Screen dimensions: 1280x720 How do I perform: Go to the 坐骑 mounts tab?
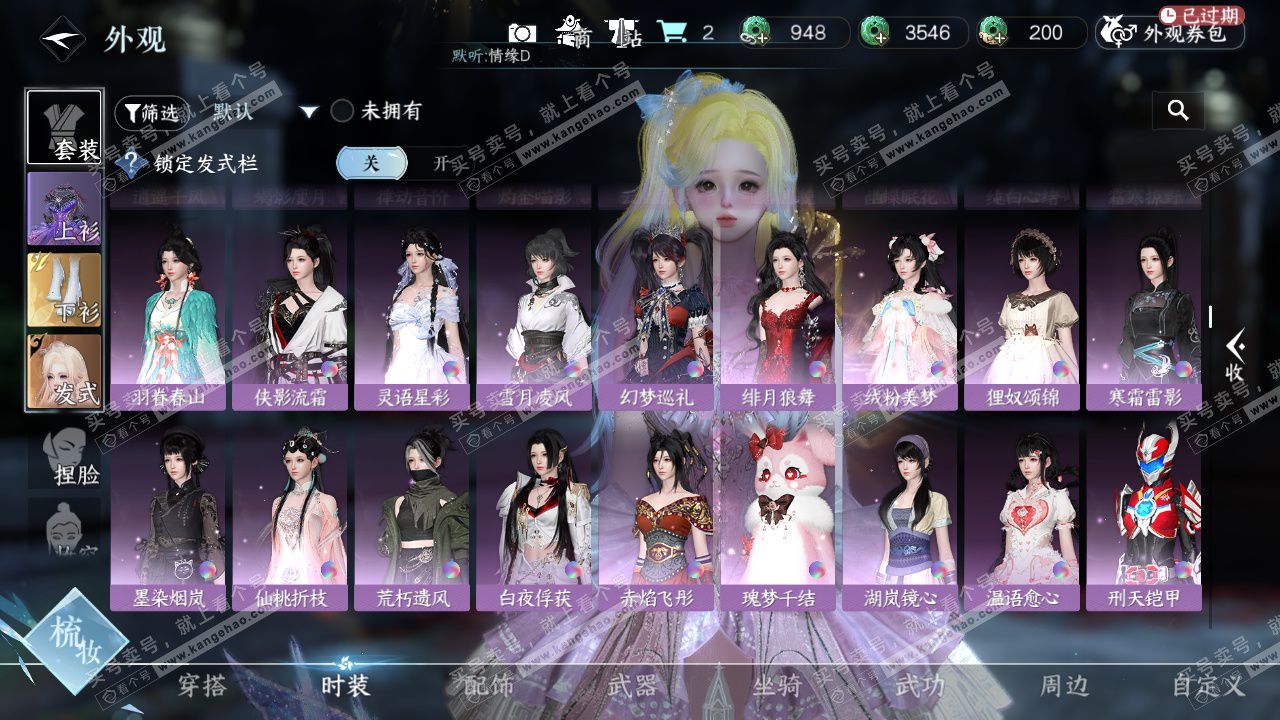click(776, 685)
